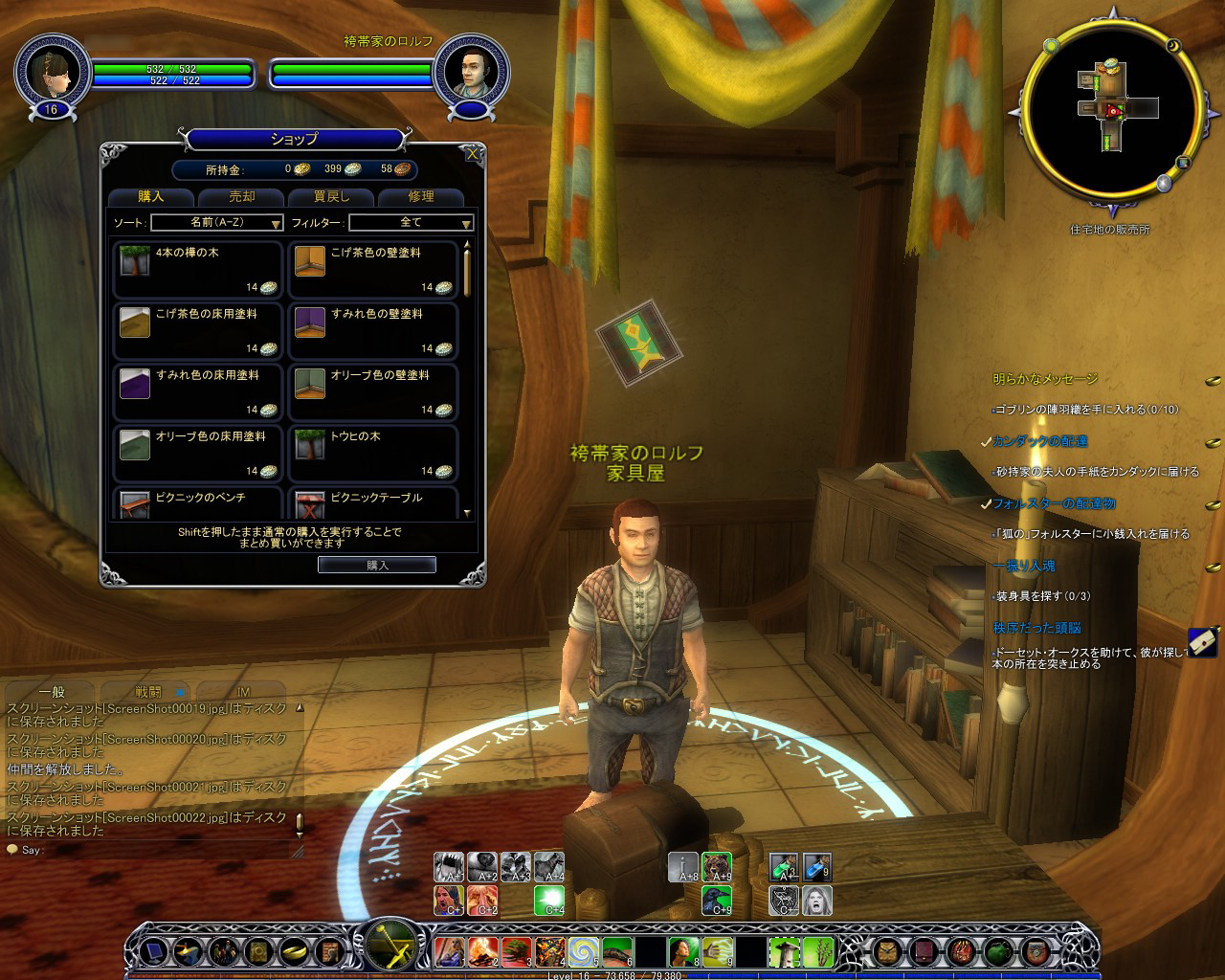This screenshot has width=1225, height=980.
Task: Select the 修理 repair tab
Action: (x=421, y=196)
